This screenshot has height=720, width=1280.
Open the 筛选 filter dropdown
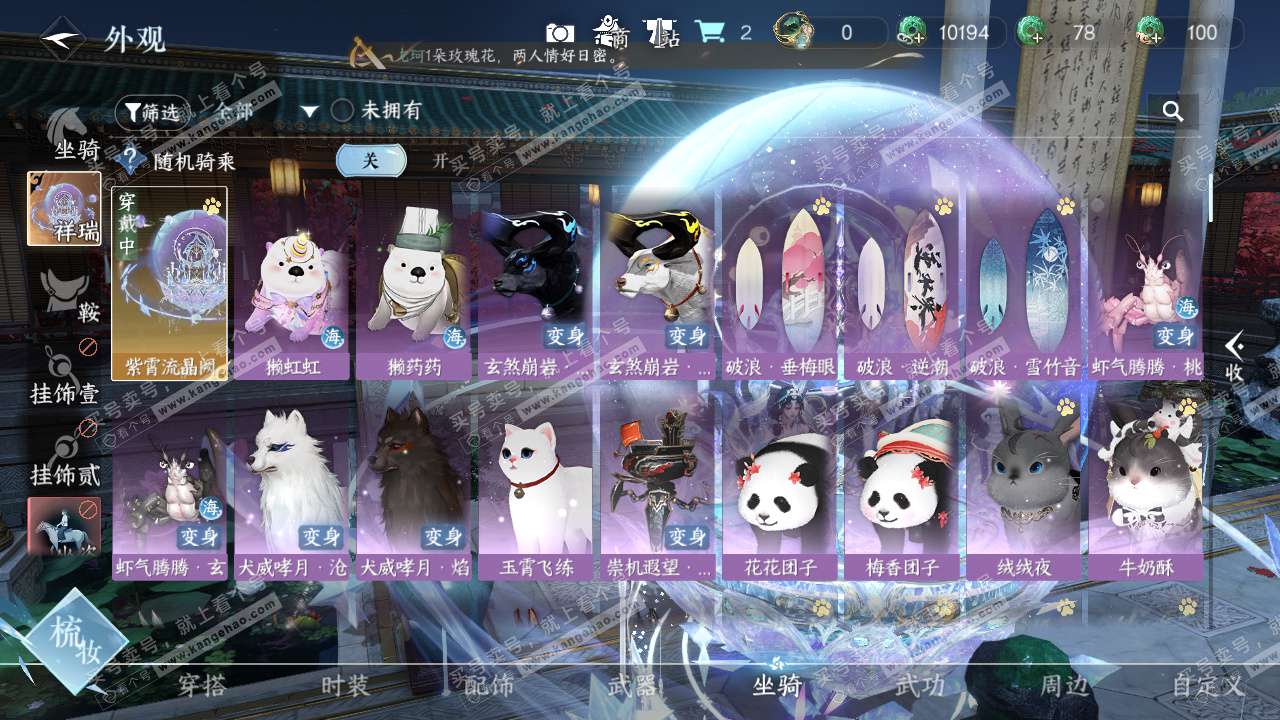pyautogui.click(x=152, y=113)
